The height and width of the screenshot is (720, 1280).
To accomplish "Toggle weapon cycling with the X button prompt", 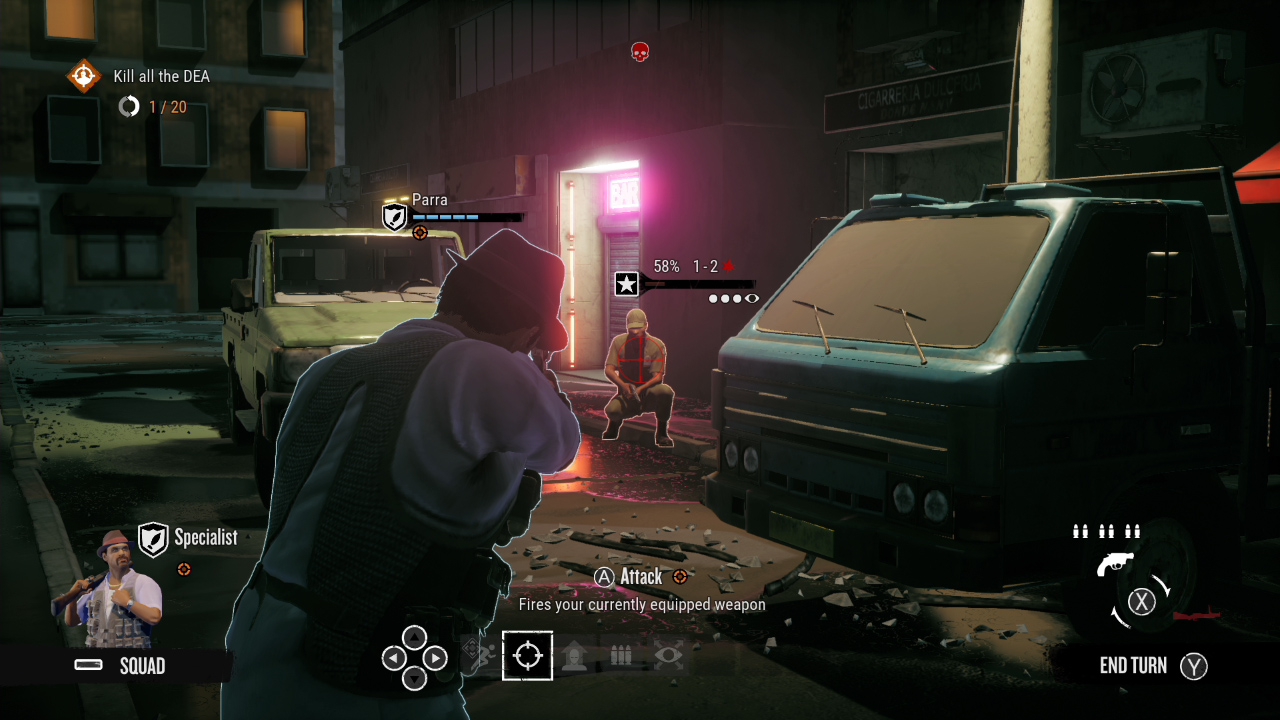I will click(1141, 601).
